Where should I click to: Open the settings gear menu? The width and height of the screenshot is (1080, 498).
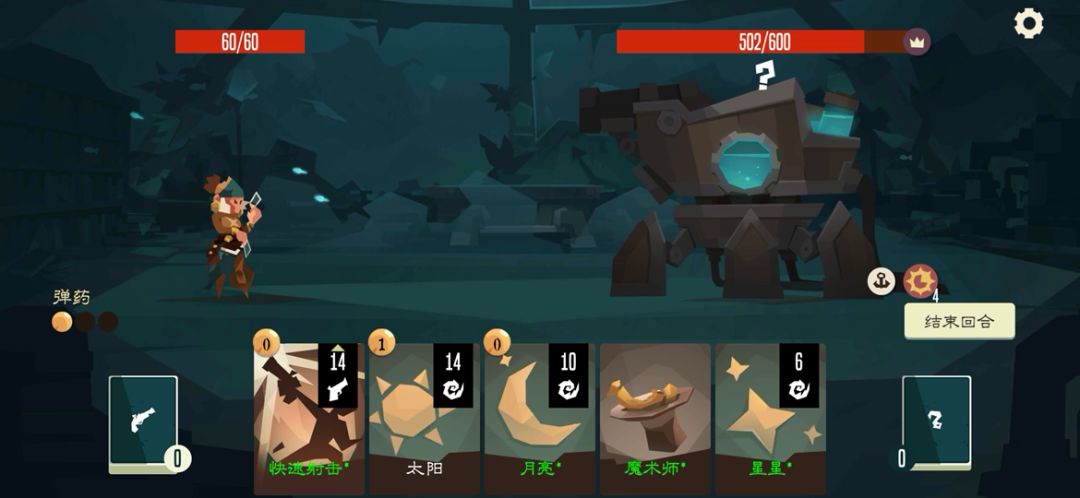pyautogui.click(x=1028, y=23)
